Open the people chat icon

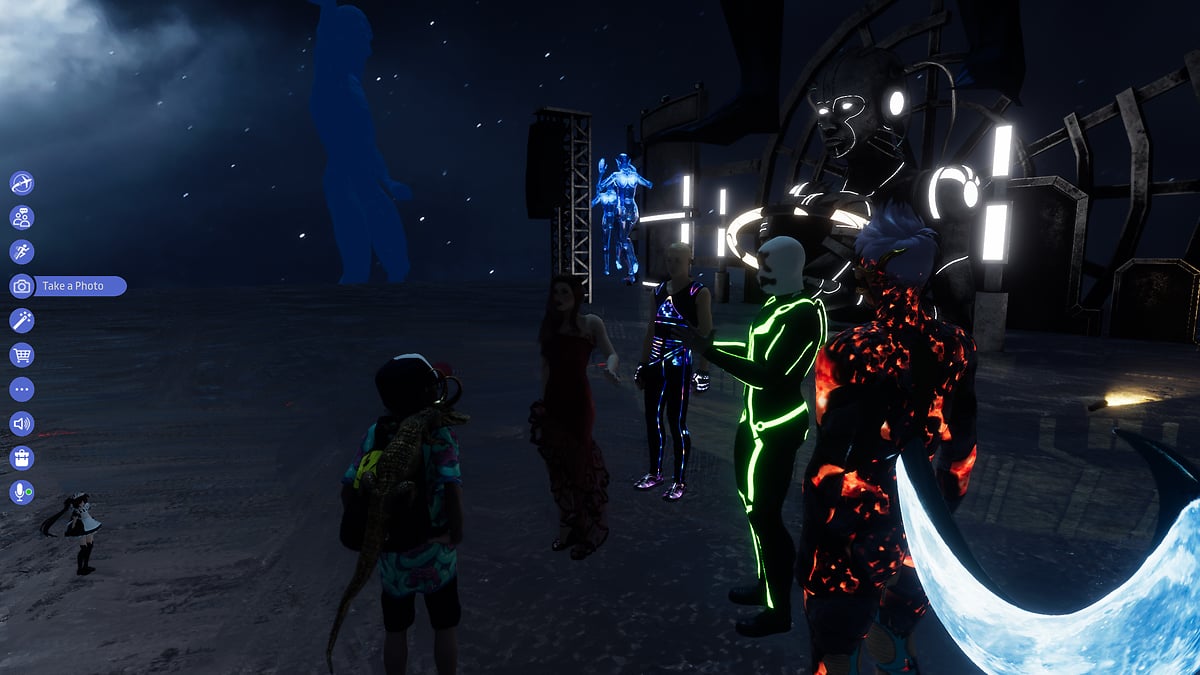pos(22,217)
